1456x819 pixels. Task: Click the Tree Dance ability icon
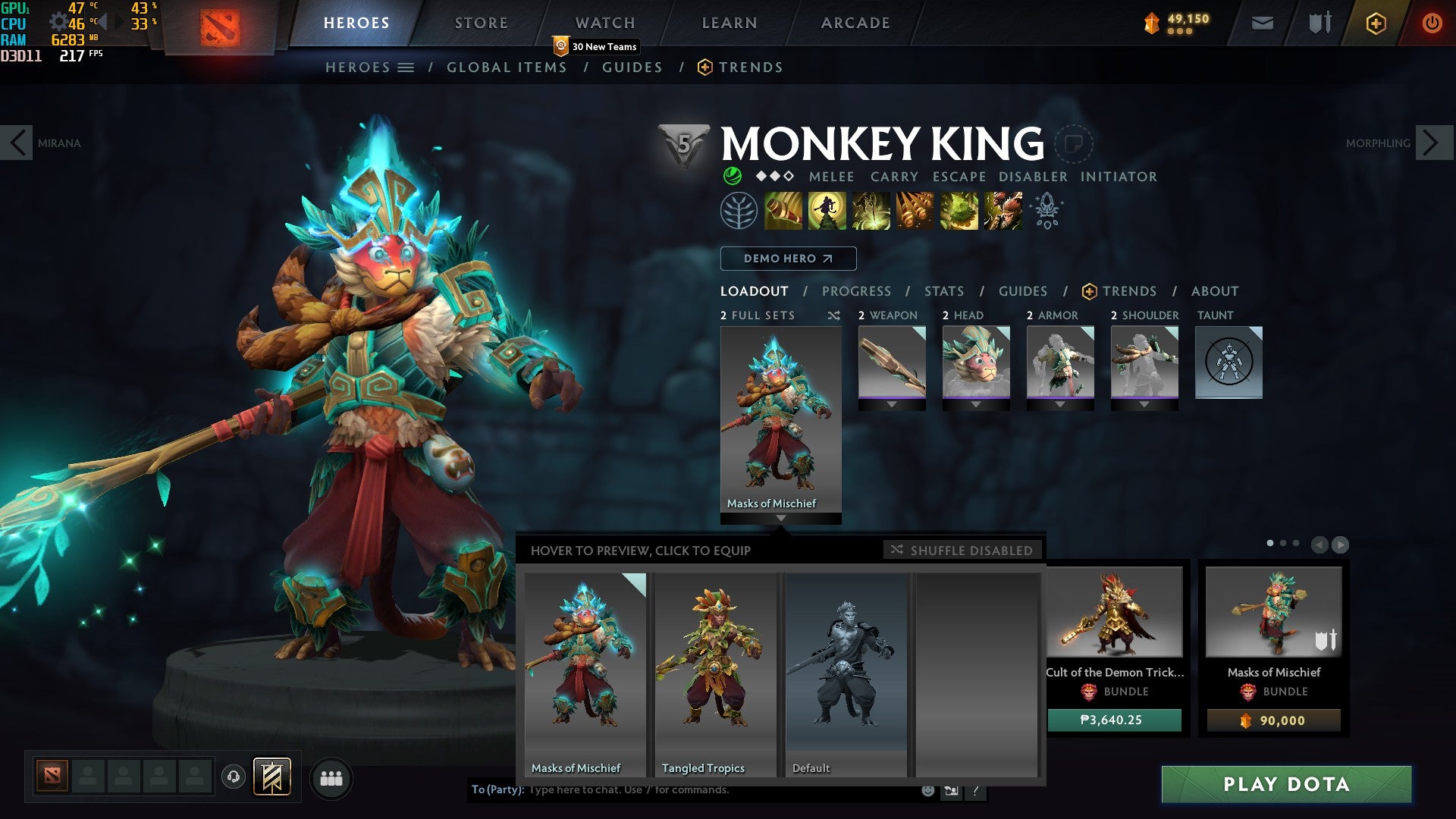(x=828, y=212)
